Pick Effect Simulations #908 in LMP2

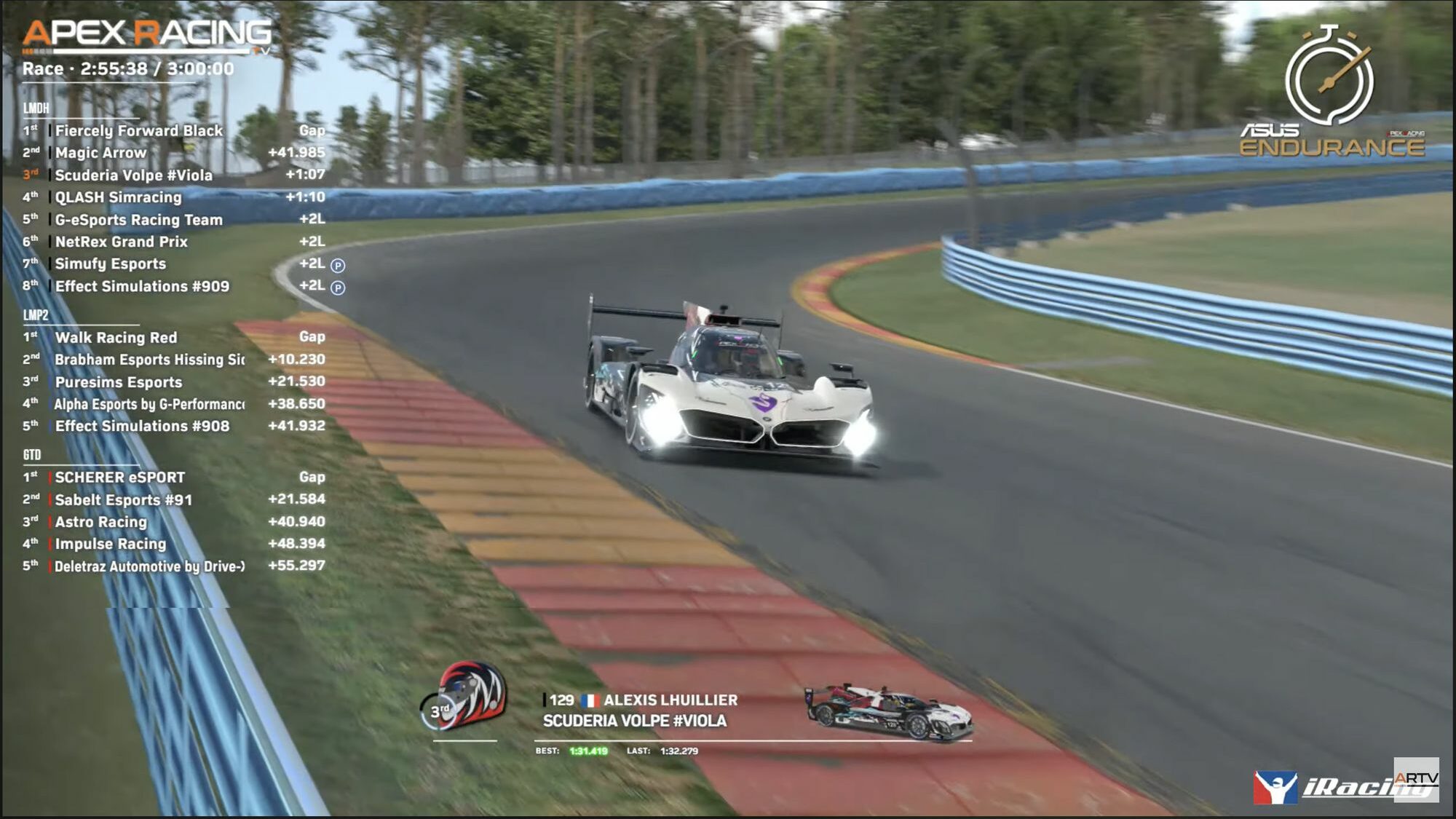[x=142, y=427]
